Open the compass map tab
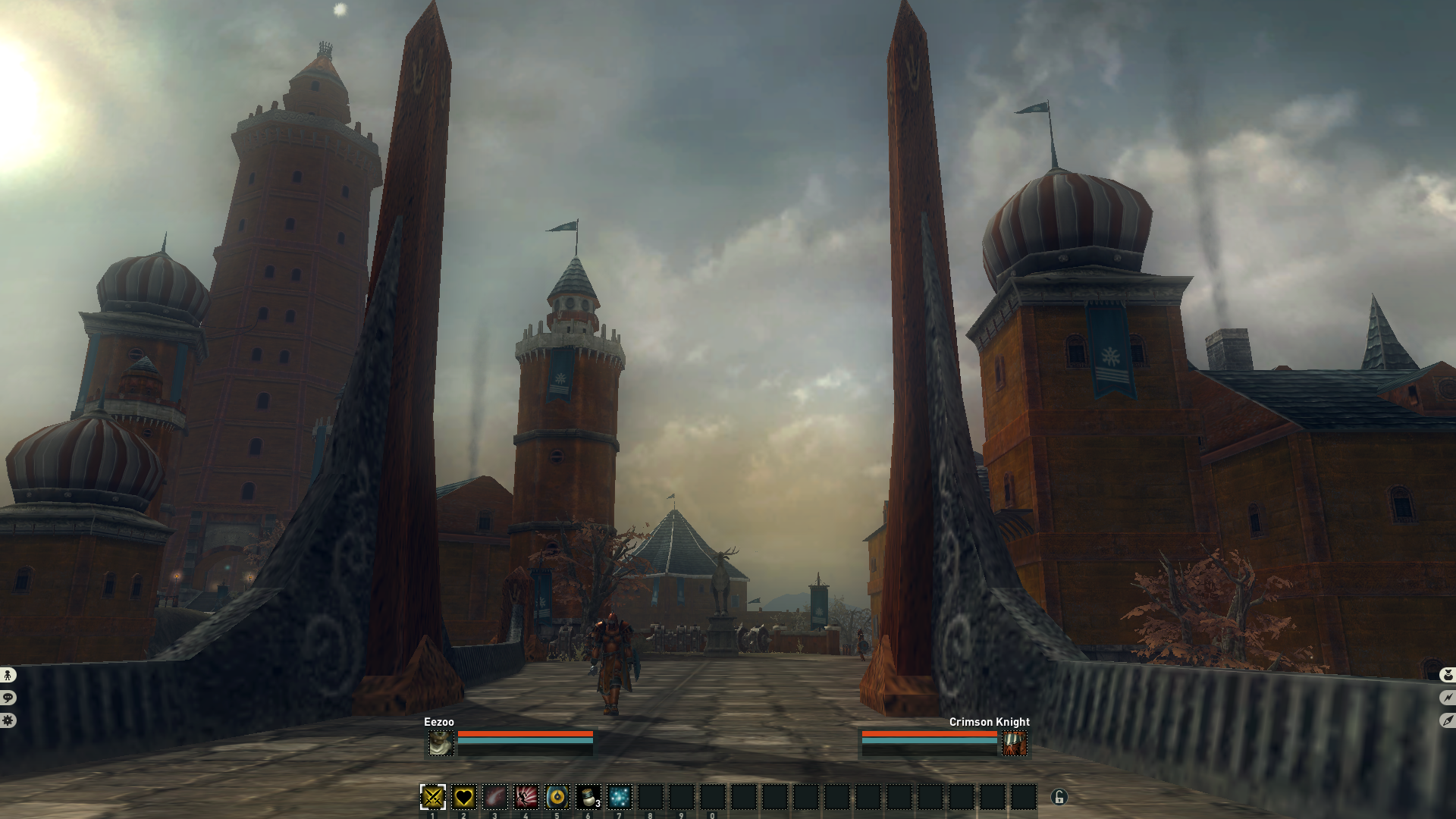The height and width of the screenshot is (819, 1456). point(1448,720)
